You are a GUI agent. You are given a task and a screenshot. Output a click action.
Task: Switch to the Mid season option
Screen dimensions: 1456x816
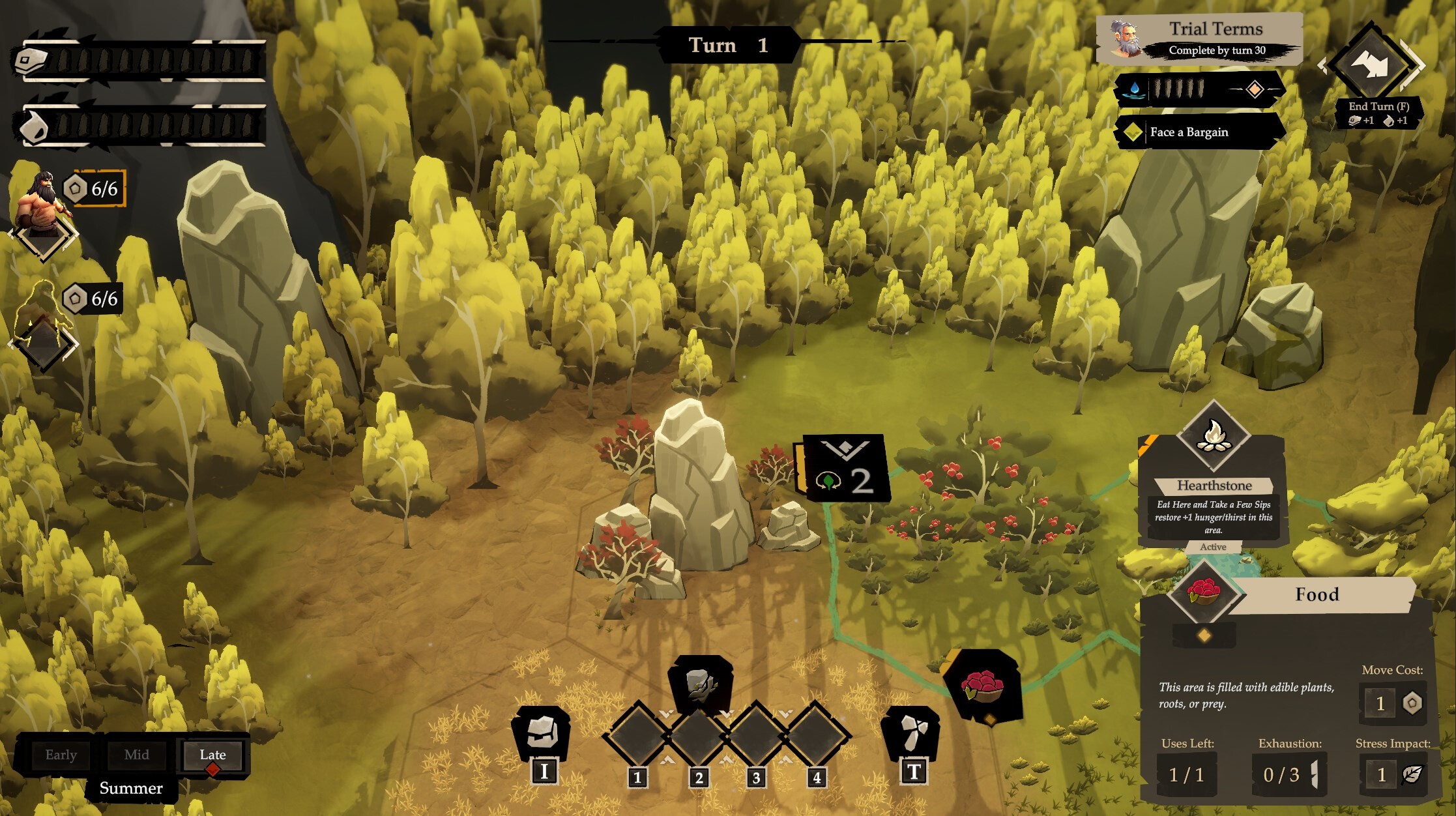pyautogui.click(x=136, y=755)
